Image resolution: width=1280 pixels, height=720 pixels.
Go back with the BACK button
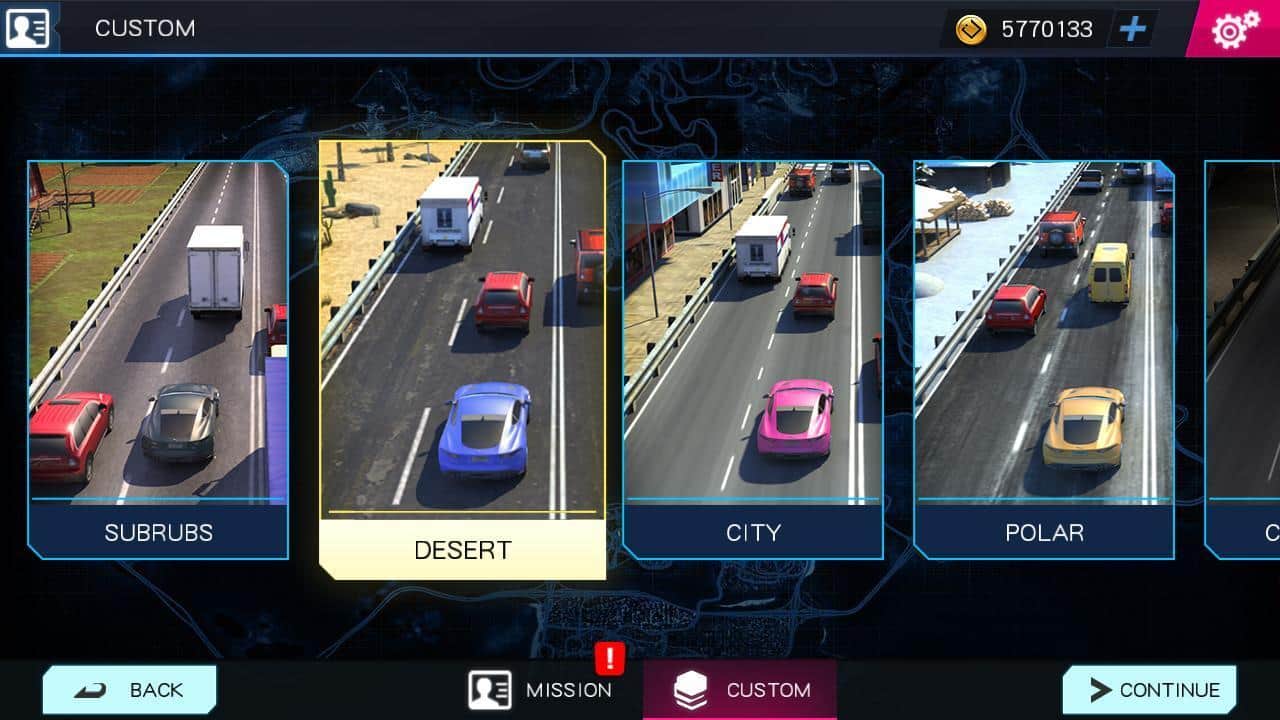pyautogui.click(x=130, y=690)
